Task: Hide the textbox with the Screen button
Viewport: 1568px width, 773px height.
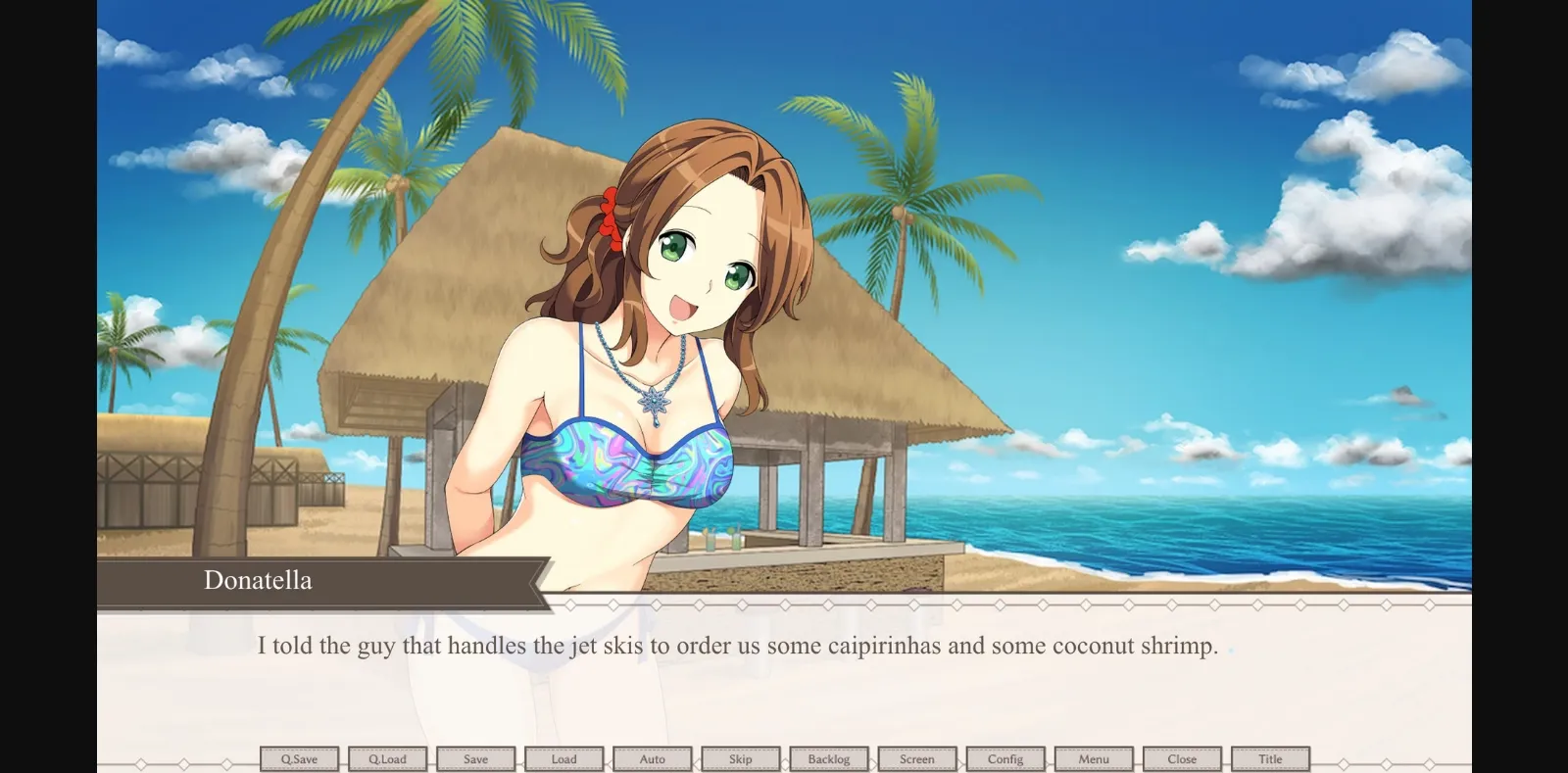Action: click(916, 758)
